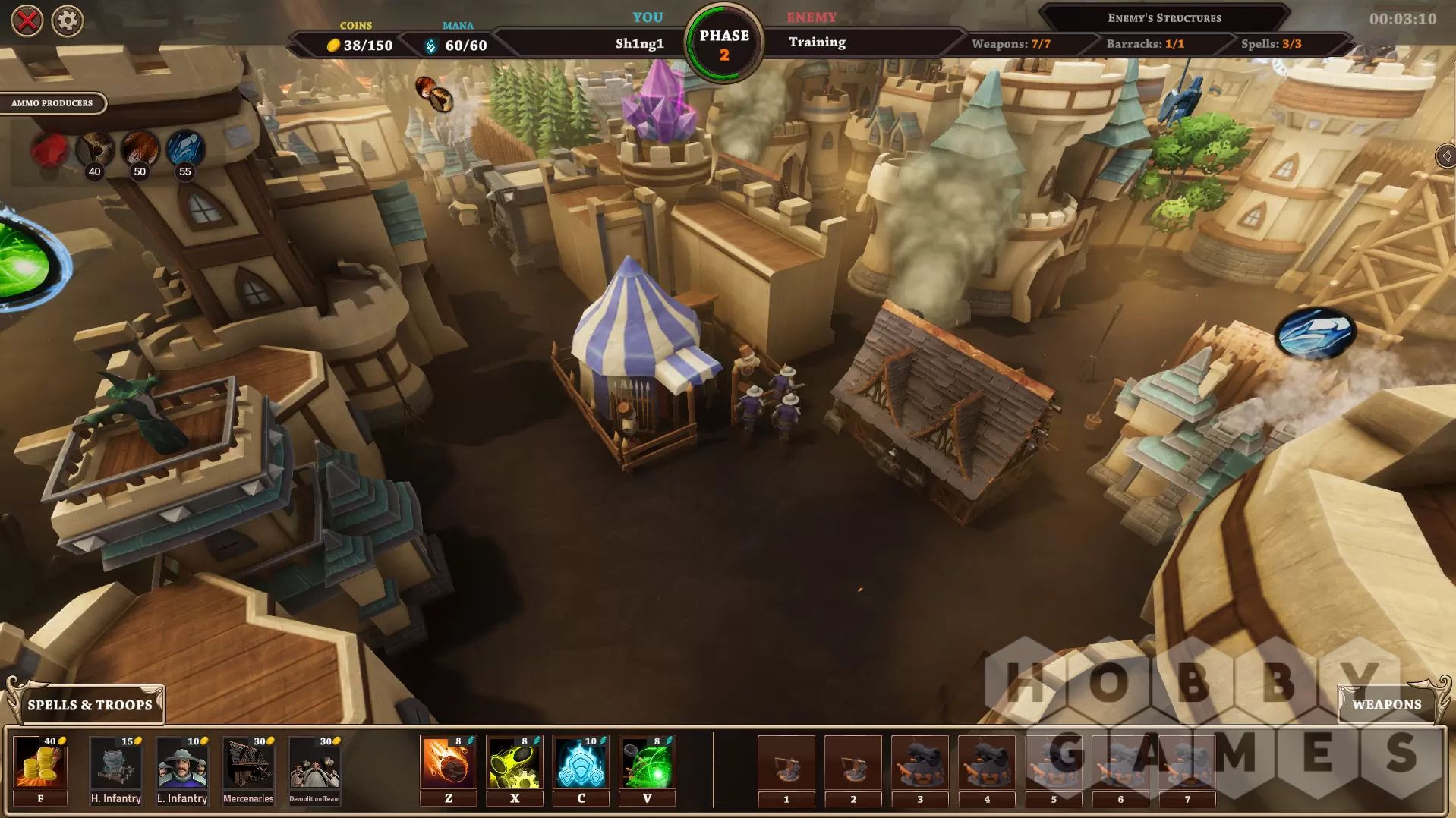Activate the blue shield spell

point(581,763)
